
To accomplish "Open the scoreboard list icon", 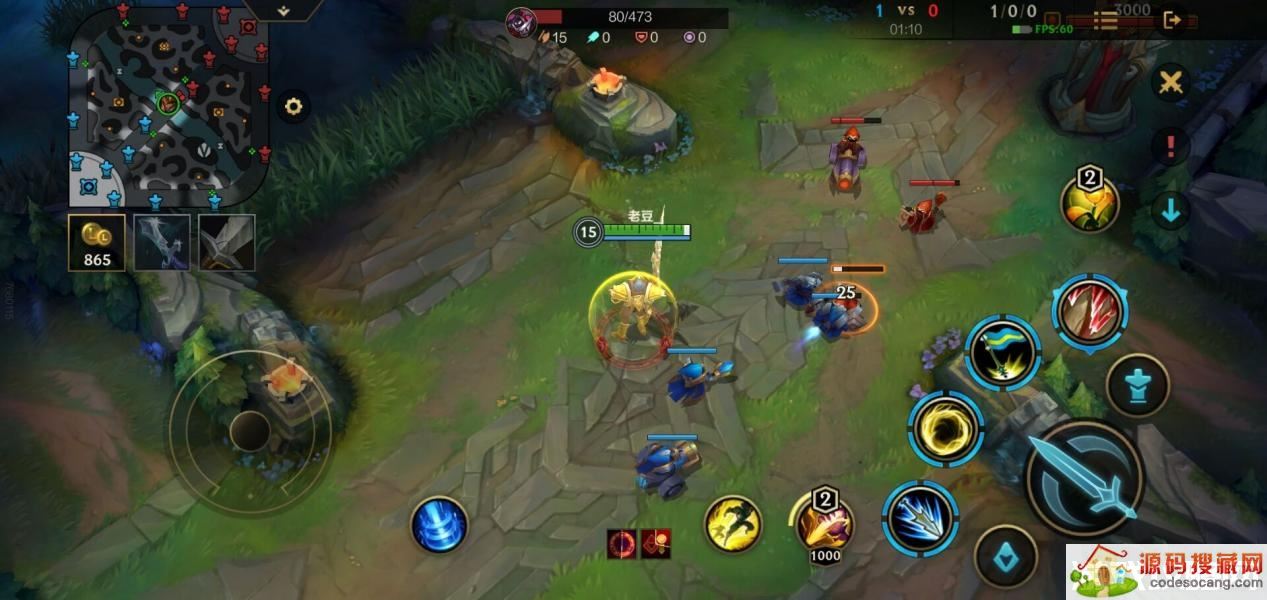I will coord(1105,19).
